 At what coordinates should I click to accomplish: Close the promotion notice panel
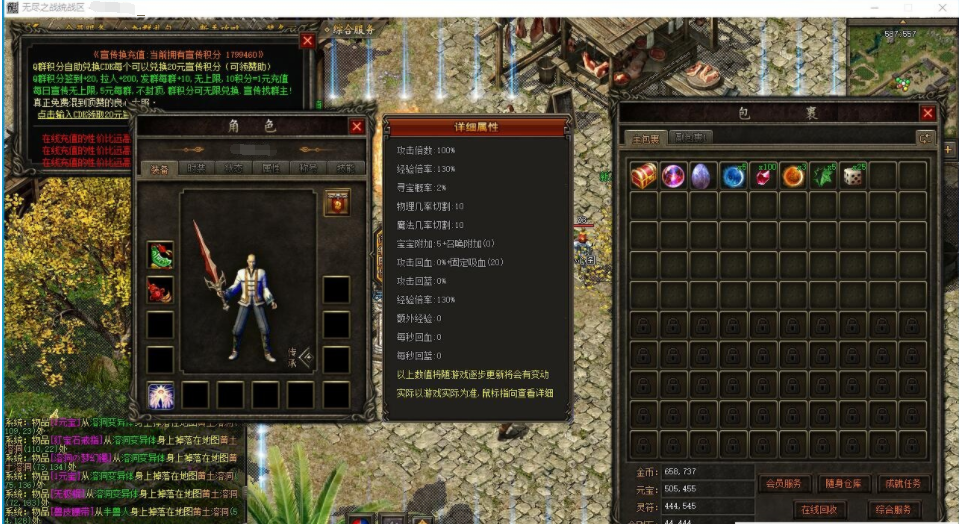click(308, 41)
